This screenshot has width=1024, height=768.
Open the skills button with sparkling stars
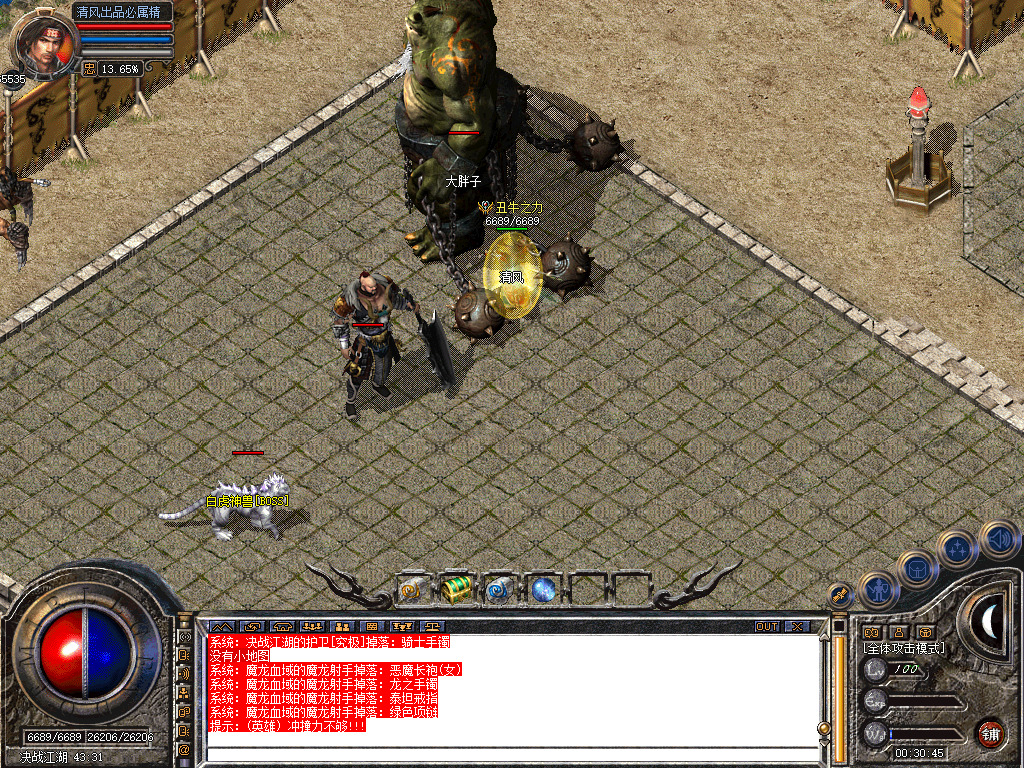pyautogui.click(x=957, y=549)
